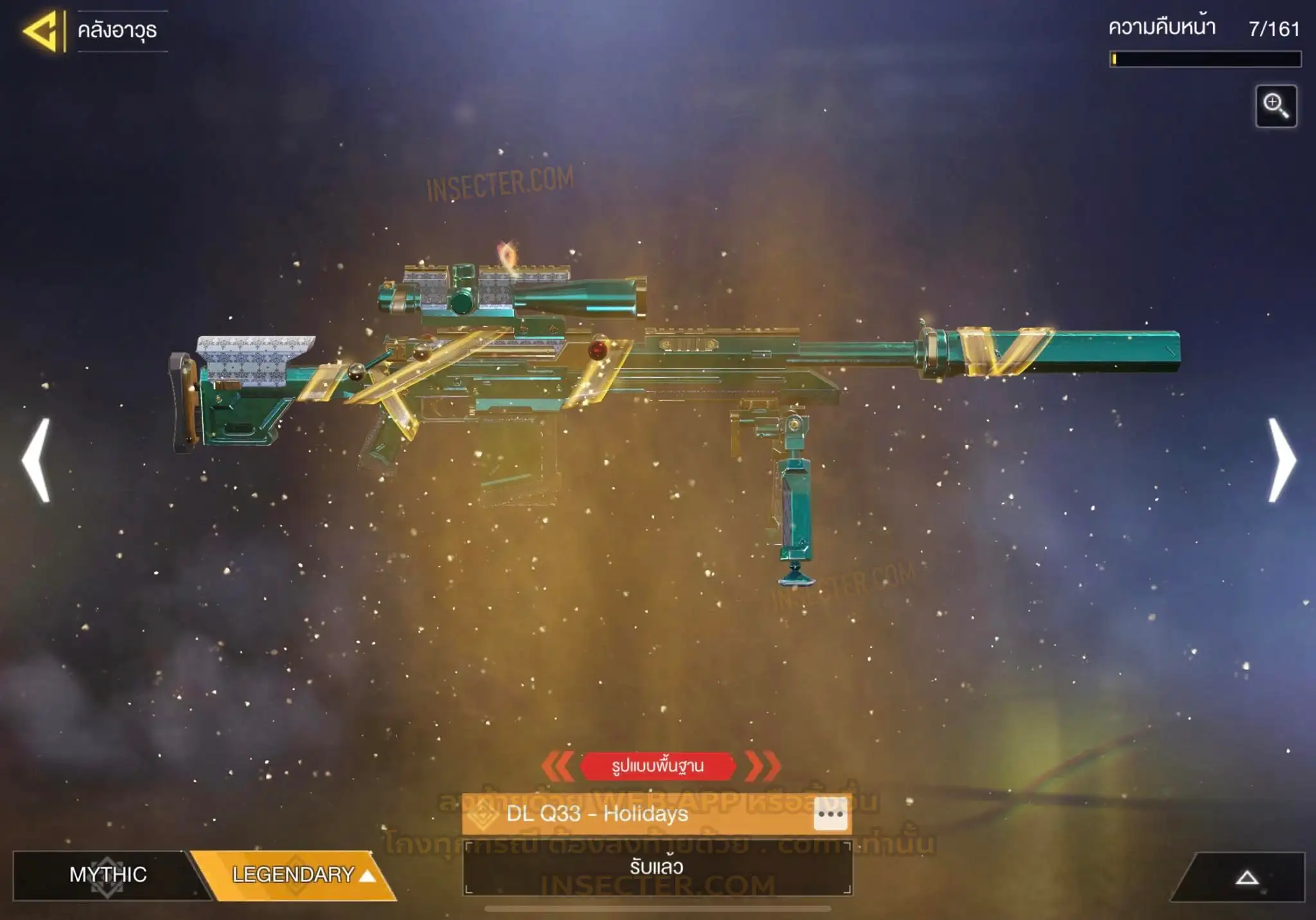Viewport: 1316px width, 920px height.
Task: Click the รับแล้ว claimed button
Action: 657,867
